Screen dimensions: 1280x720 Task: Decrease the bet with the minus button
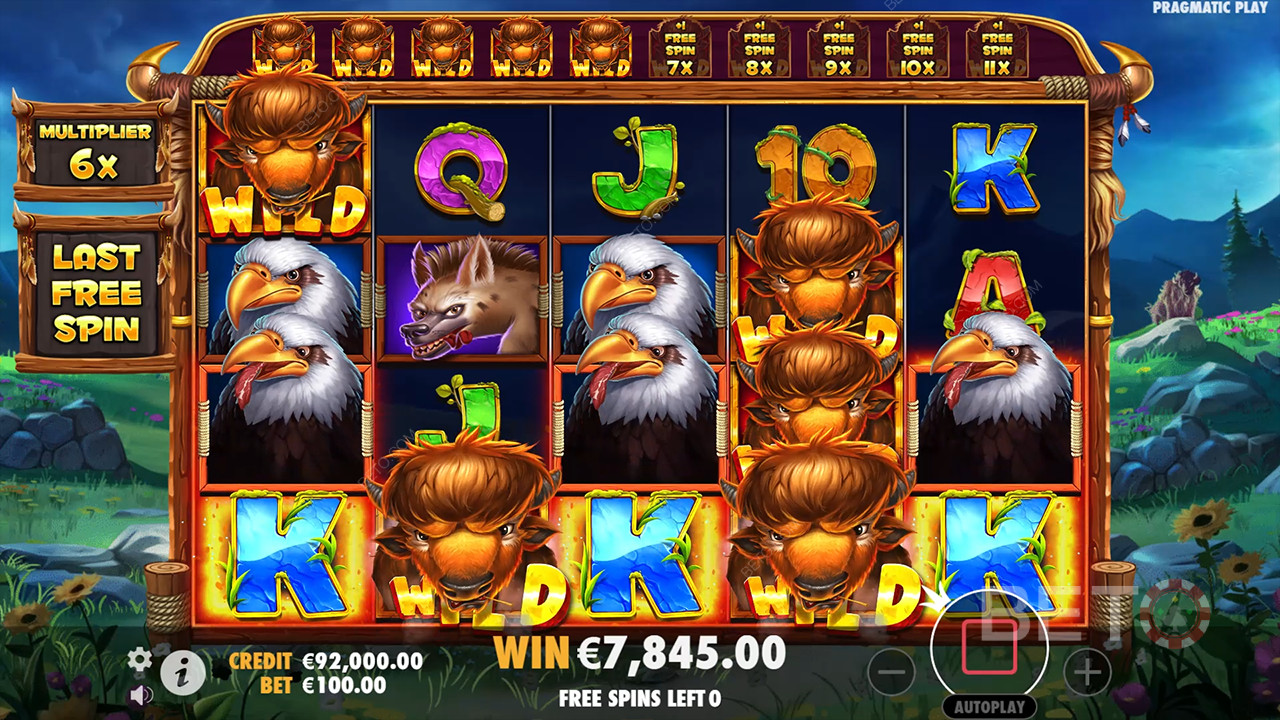click(891, 671)
